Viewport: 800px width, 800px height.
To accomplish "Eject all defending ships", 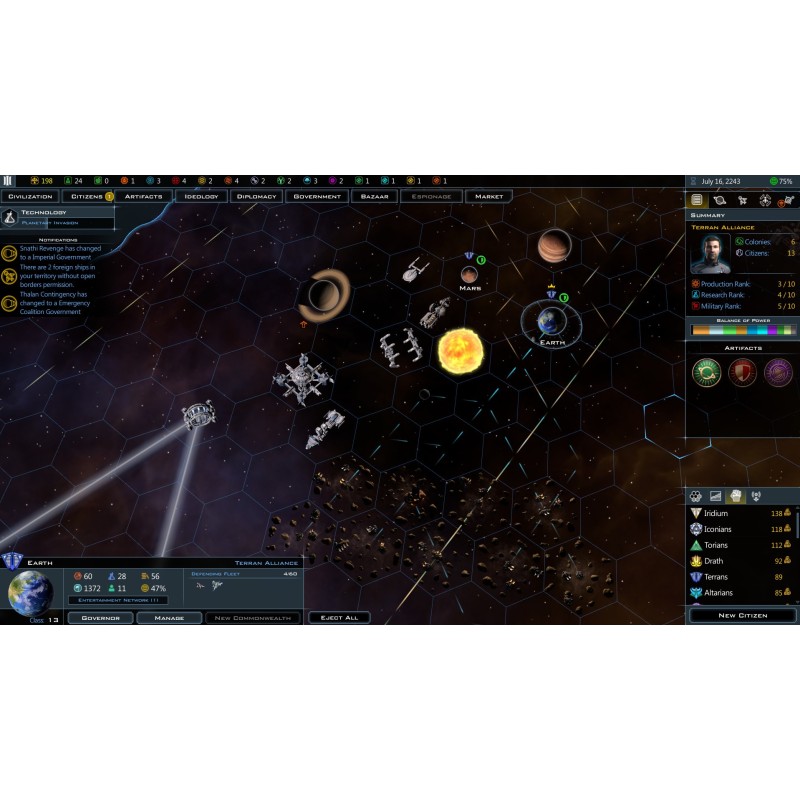I will tap(339, 618).
